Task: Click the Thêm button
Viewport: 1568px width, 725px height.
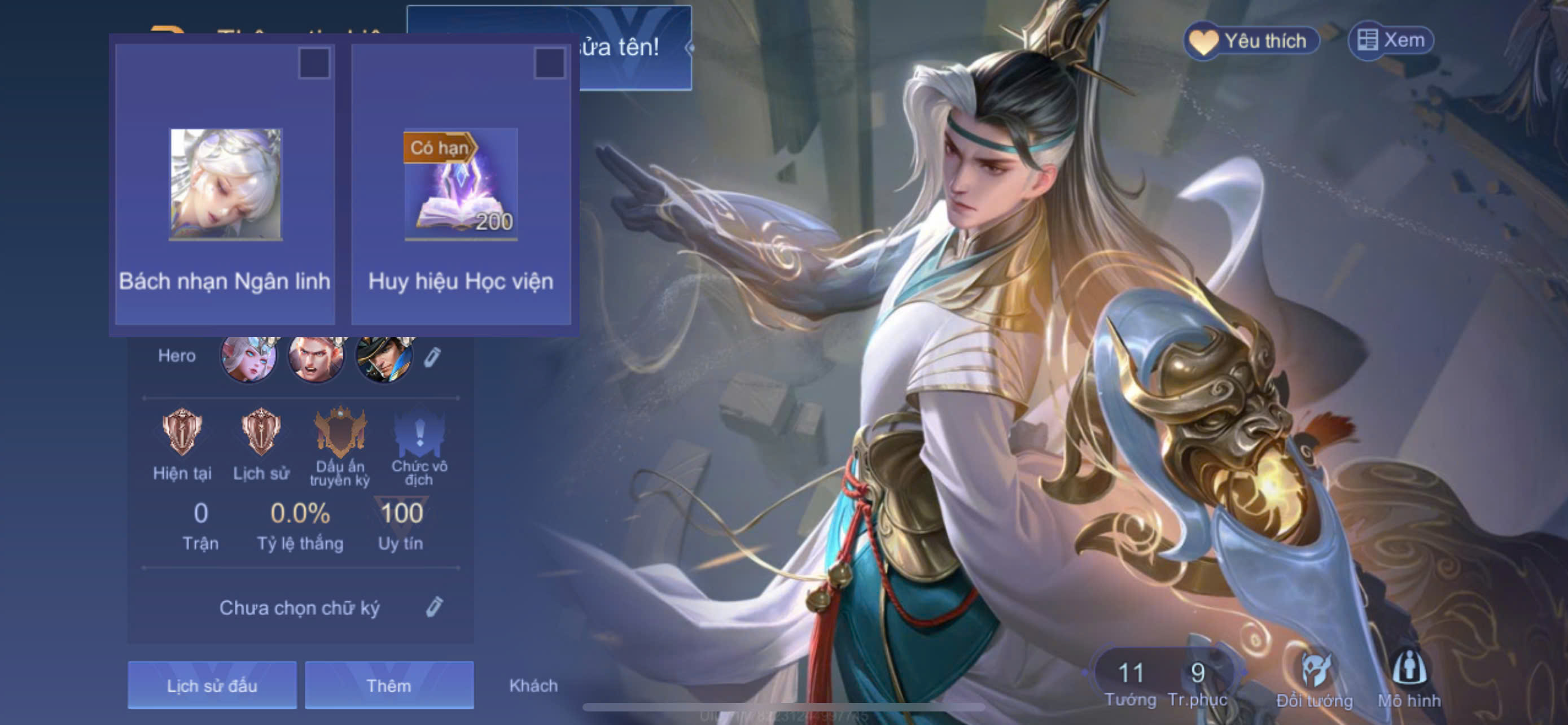Action: pos(389,685)
